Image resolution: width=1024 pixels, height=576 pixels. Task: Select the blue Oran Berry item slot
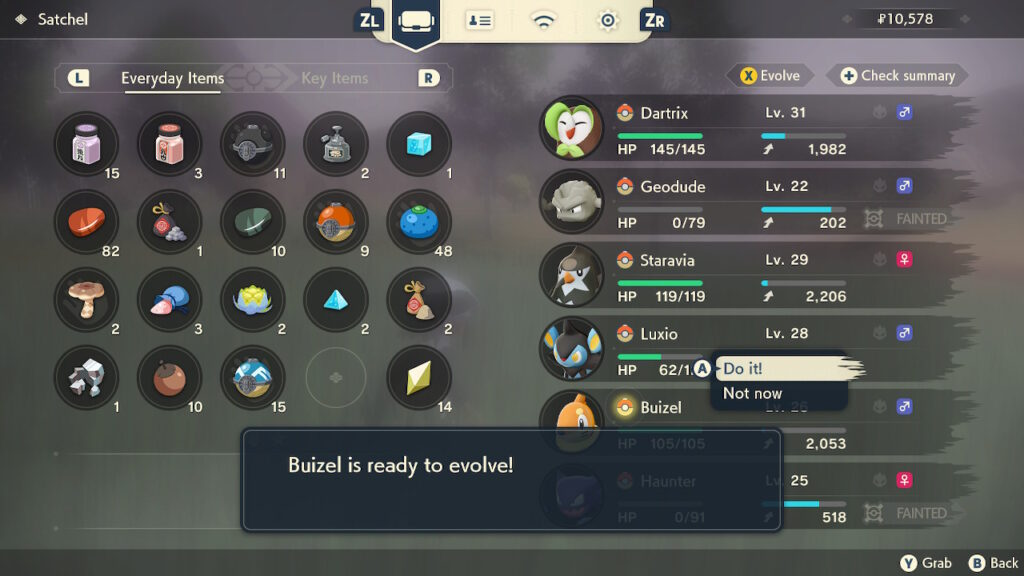pos(419,222)
